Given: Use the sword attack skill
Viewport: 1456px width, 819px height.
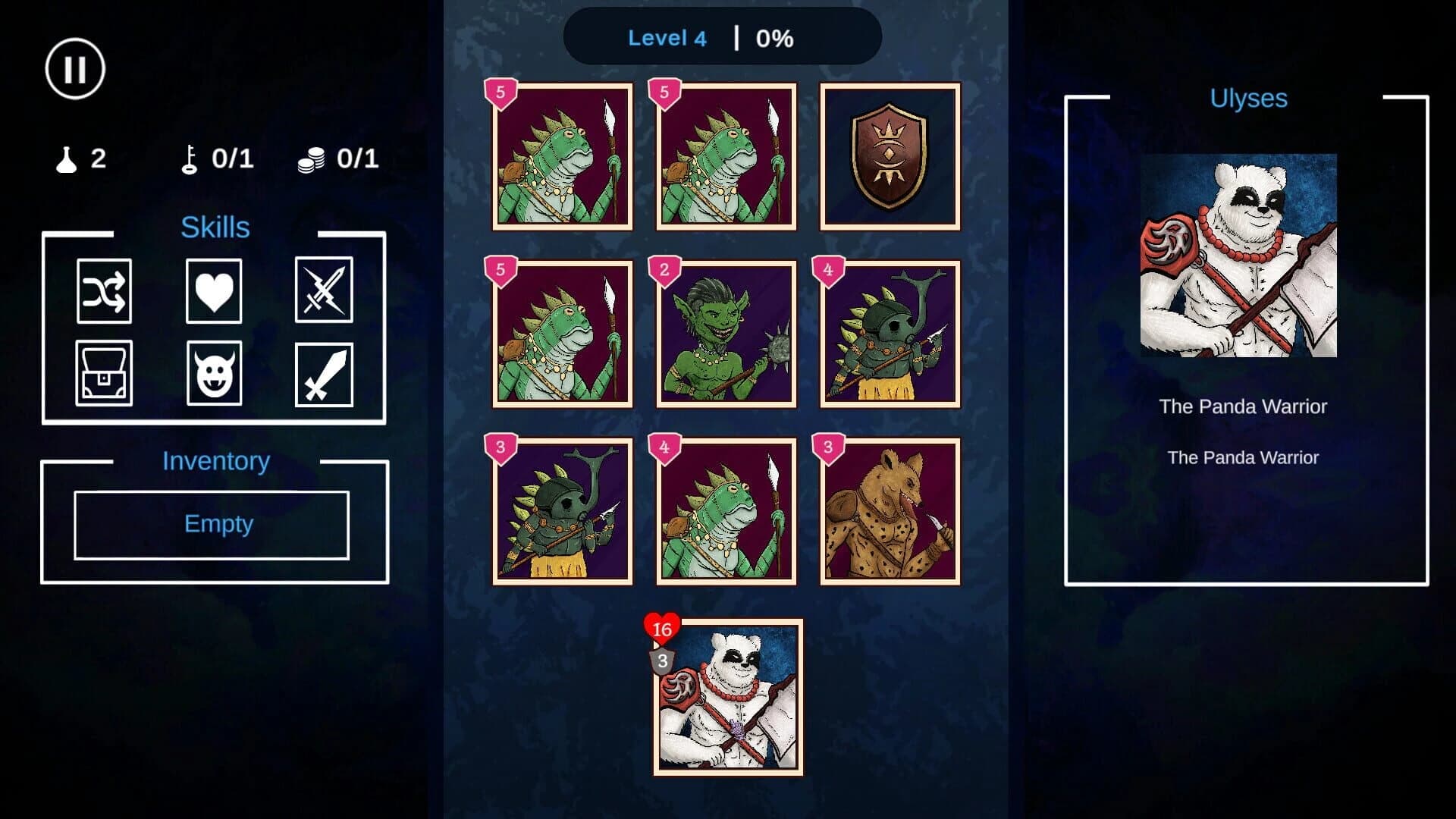Looking at the screenshot, I should click(324, 373).
